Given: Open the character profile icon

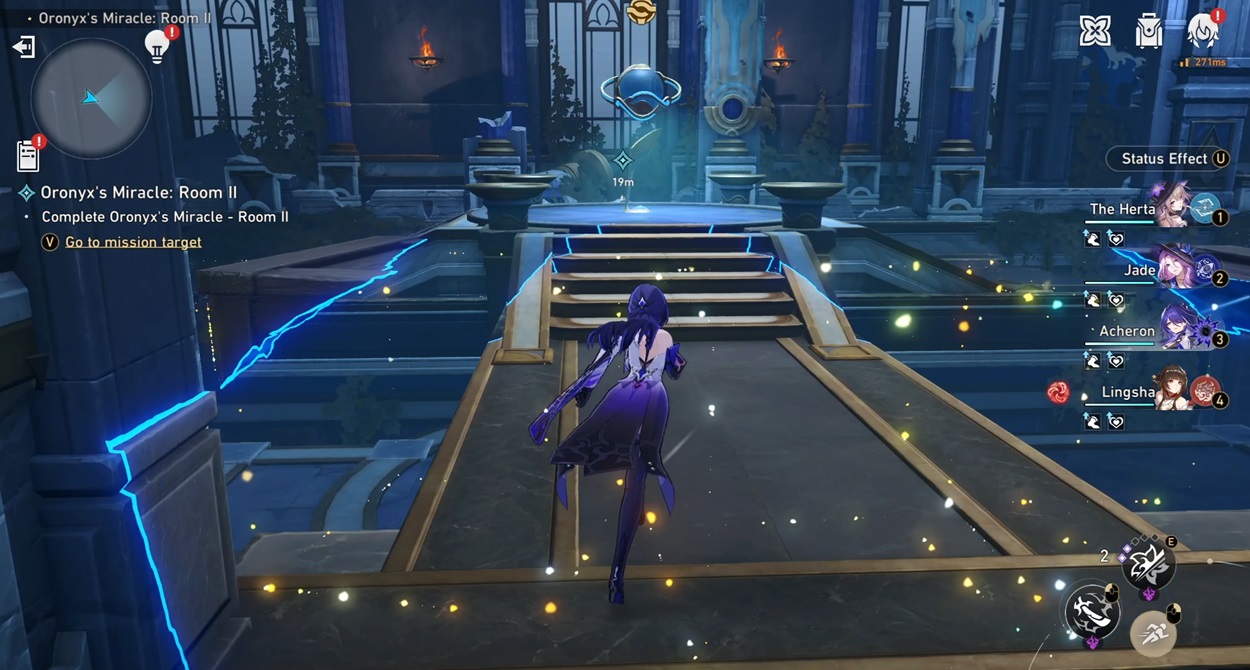Looking at the screenshot, I should pyautogui.click(x=1202, y=32).
